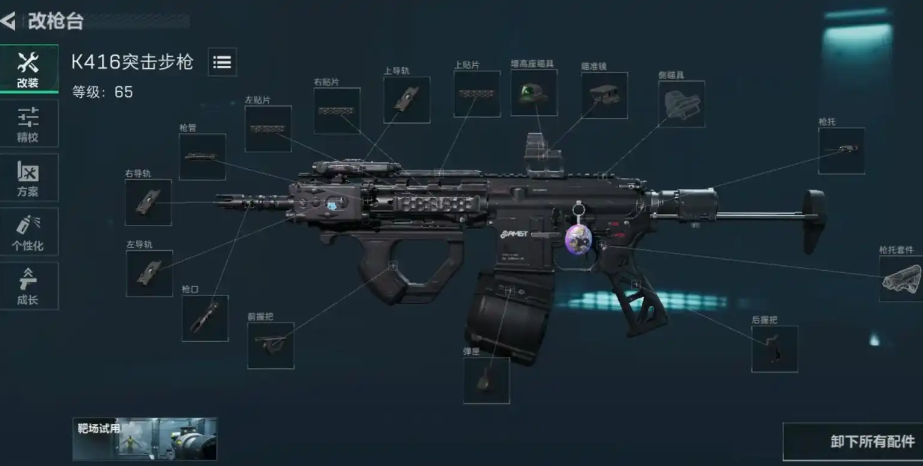Screen dimensions: 923x466
Task: Choose the 枪口 muzzle attachment slot
Action: 204,318
